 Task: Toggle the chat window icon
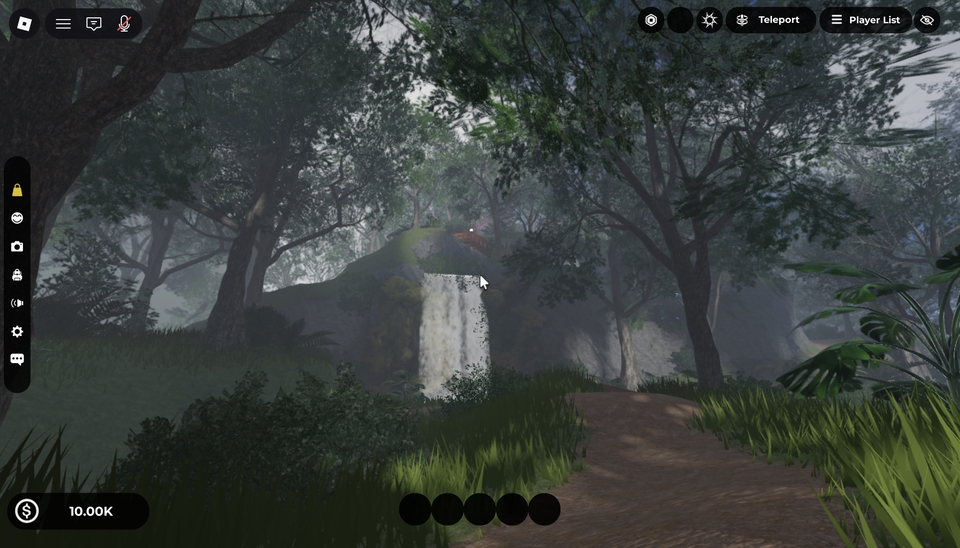[94, 23]
